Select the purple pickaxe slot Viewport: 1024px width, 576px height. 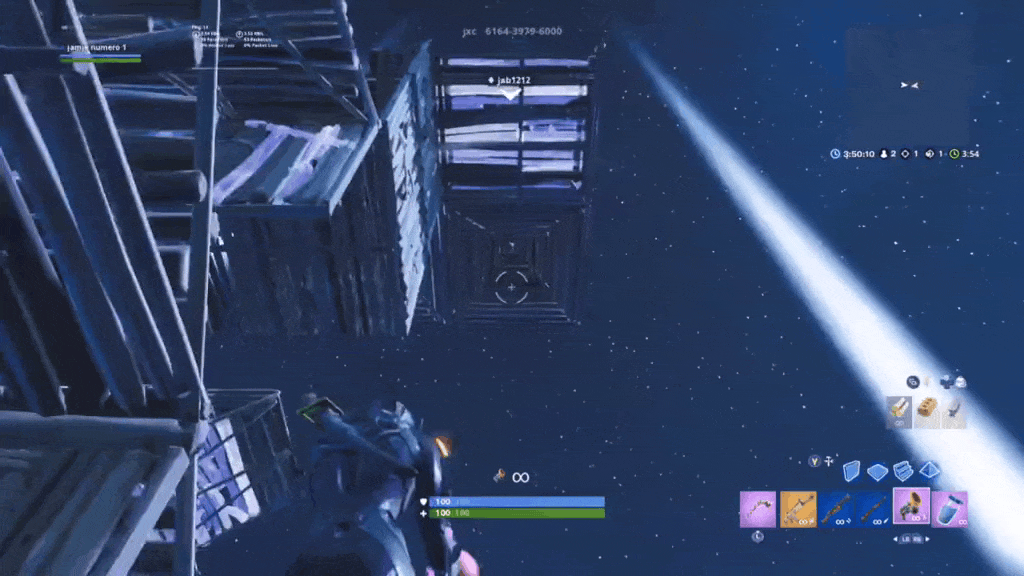coord(757,509)
